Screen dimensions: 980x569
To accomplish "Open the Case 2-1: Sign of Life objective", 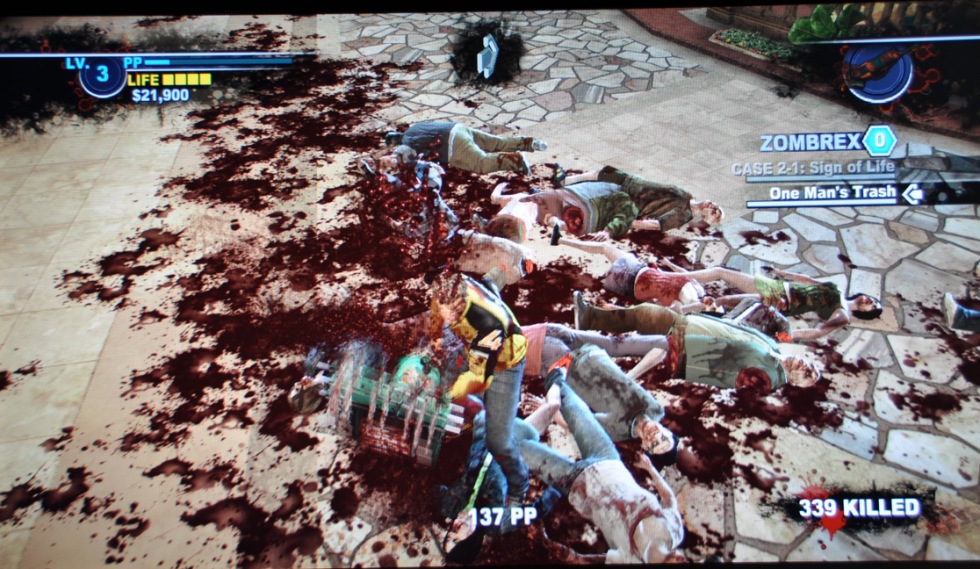I will (812, 169).
